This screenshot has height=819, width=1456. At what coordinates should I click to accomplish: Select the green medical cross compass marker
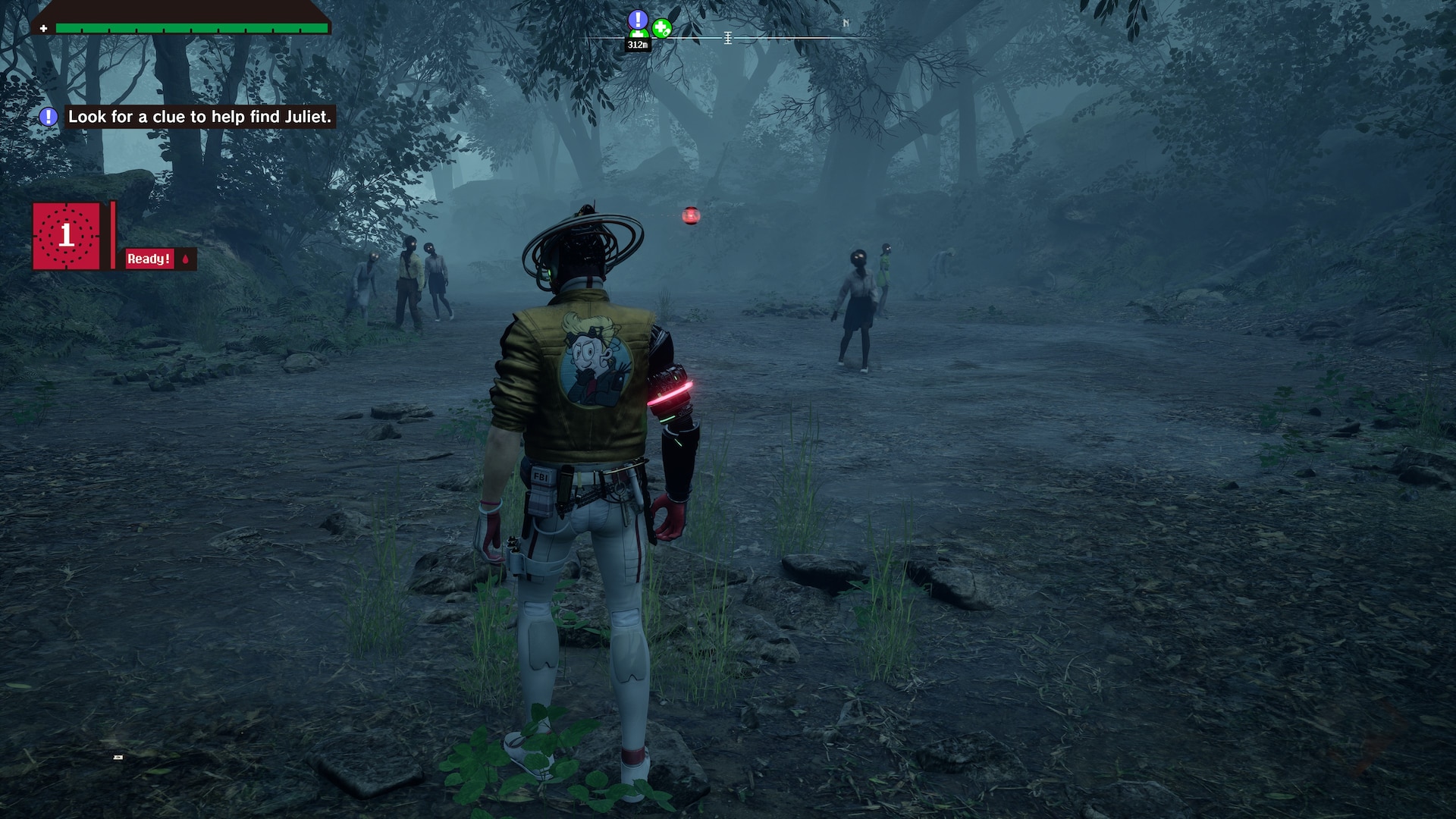tap(662, 29)
